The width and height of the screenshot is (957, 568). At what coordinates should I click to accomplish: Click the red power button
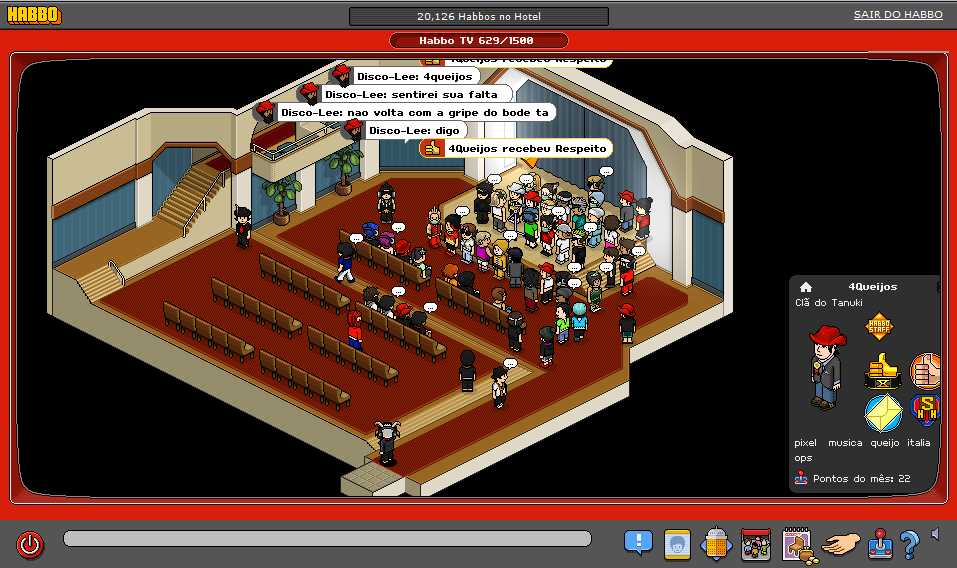(30, 545)
